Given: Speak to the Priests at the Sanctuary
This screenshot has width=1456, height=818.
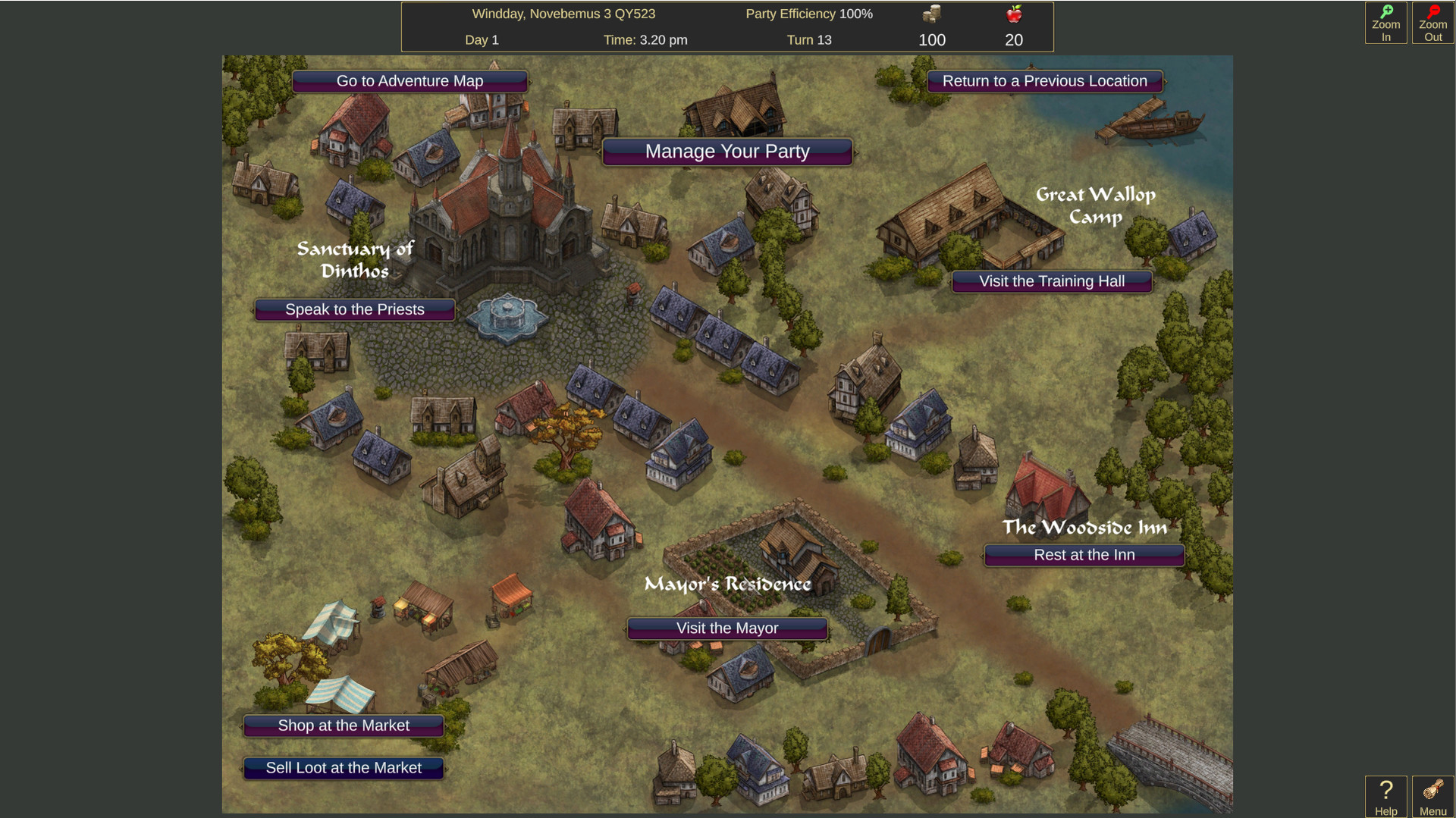Looking at the screenshot, I should (354, 309).
